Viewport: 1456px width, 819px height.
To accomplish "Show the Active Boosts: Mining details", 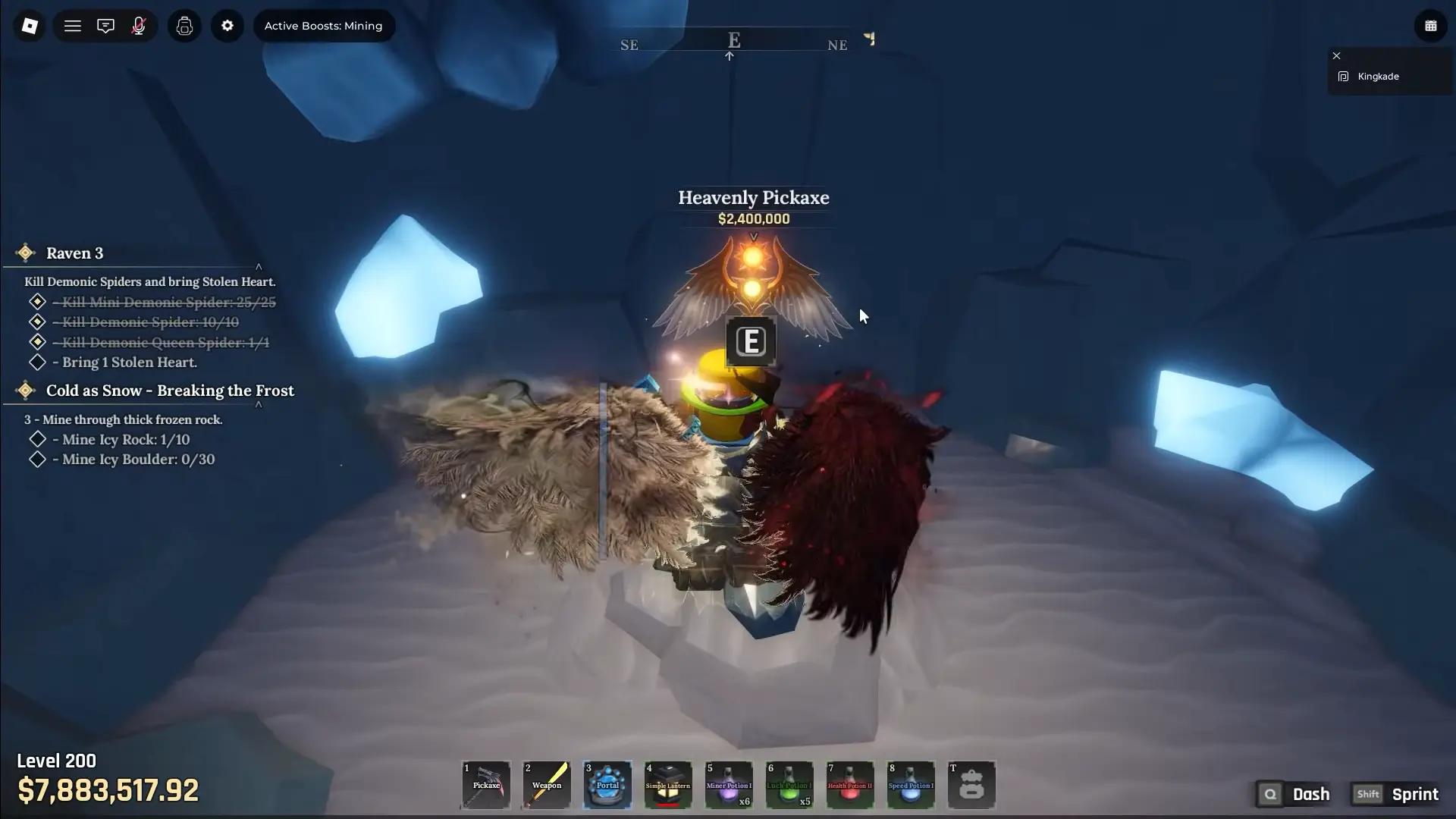I will point(323,26).
